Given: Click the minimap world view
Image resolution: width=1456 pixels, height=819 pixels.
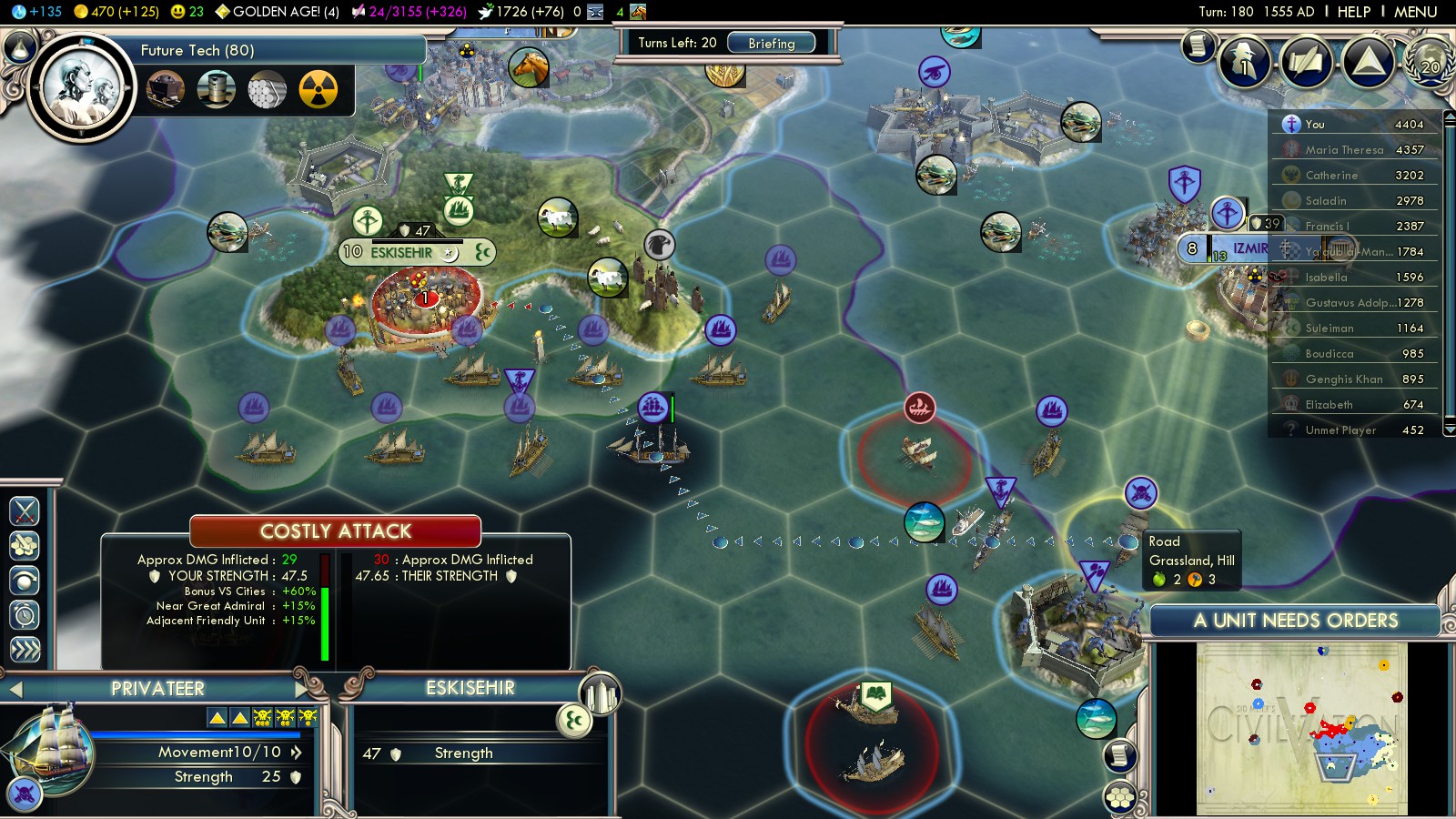Looking at the screenshot, I should [1301, 728].
